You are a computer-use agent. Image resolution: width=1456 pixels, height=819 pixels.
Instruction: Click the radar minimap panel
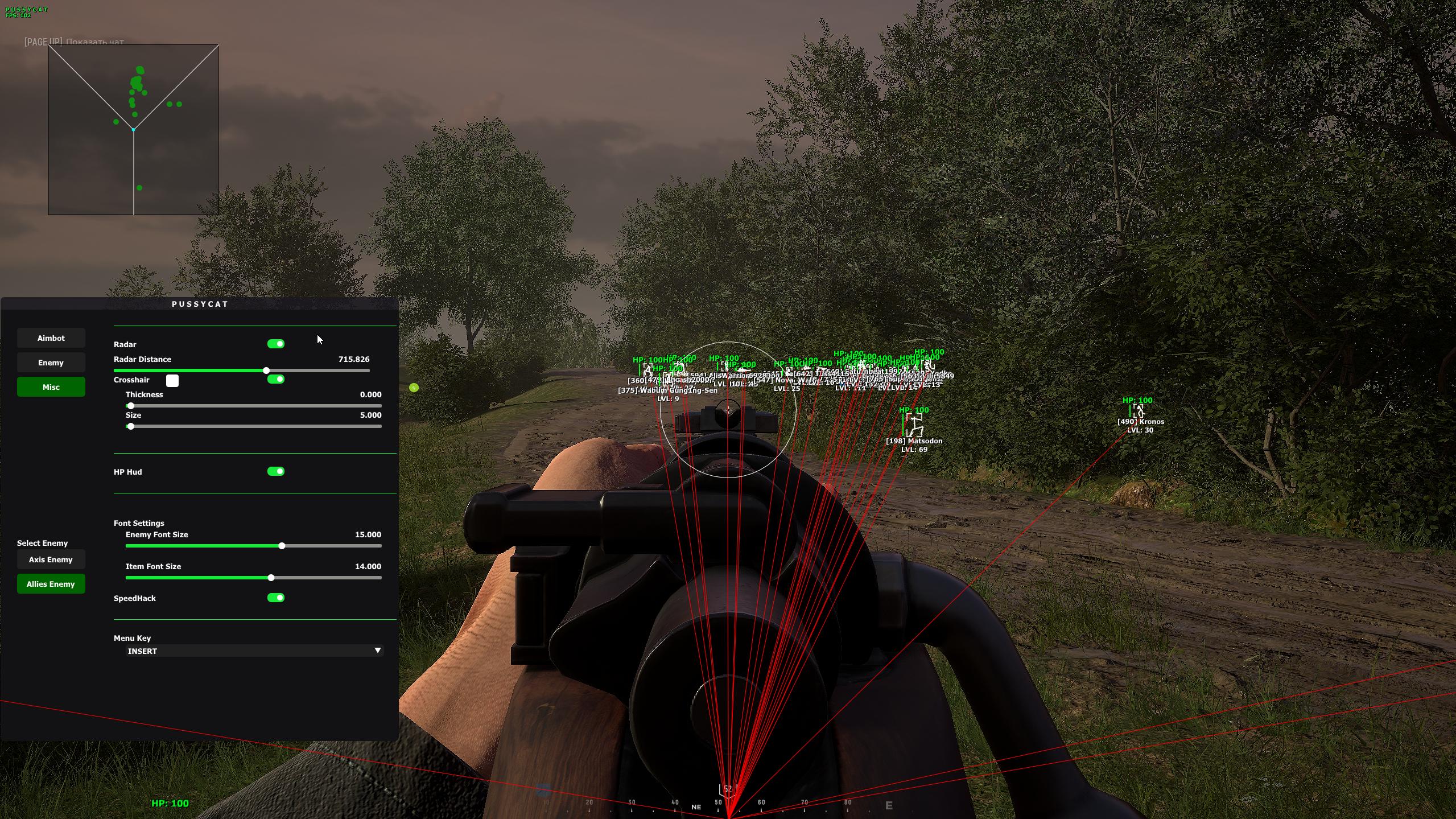pos(133,130)
